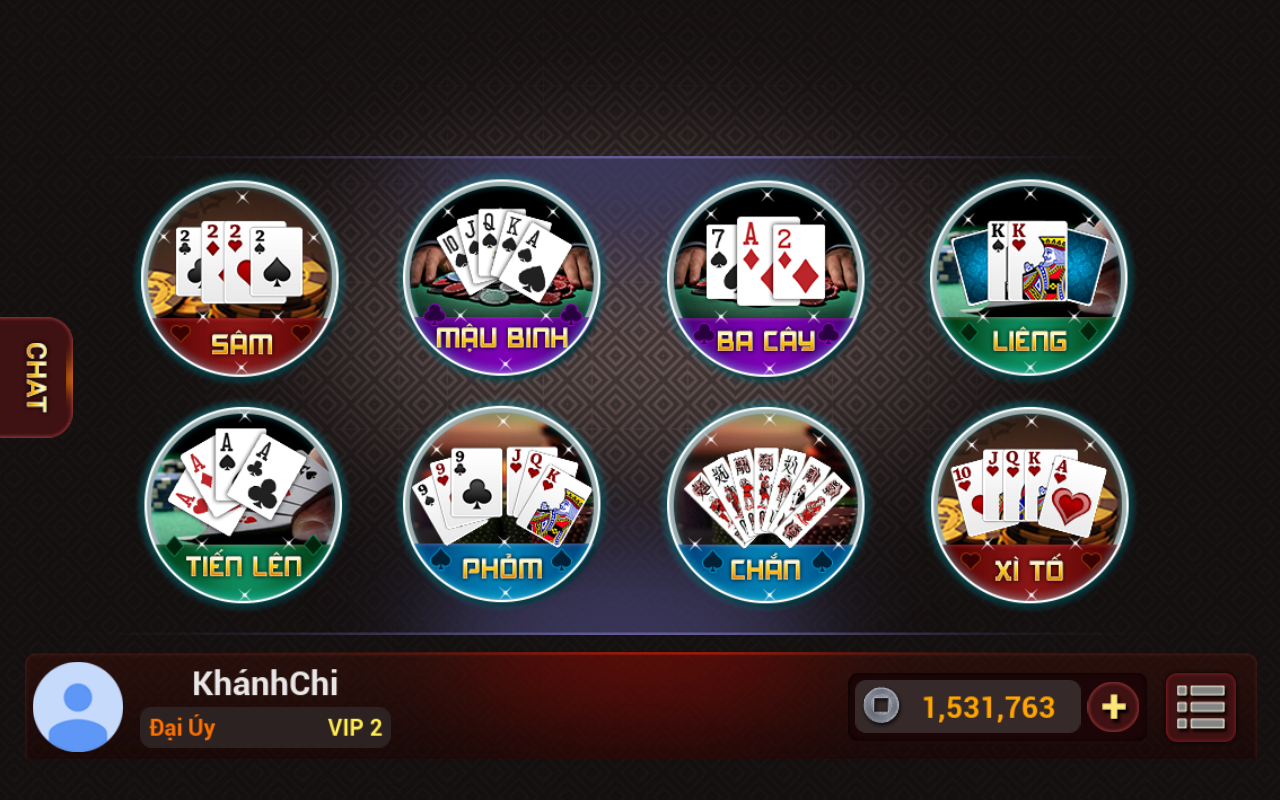View the KhánhChi profile avatar
1280x800 pixels.
pos(78,707)
